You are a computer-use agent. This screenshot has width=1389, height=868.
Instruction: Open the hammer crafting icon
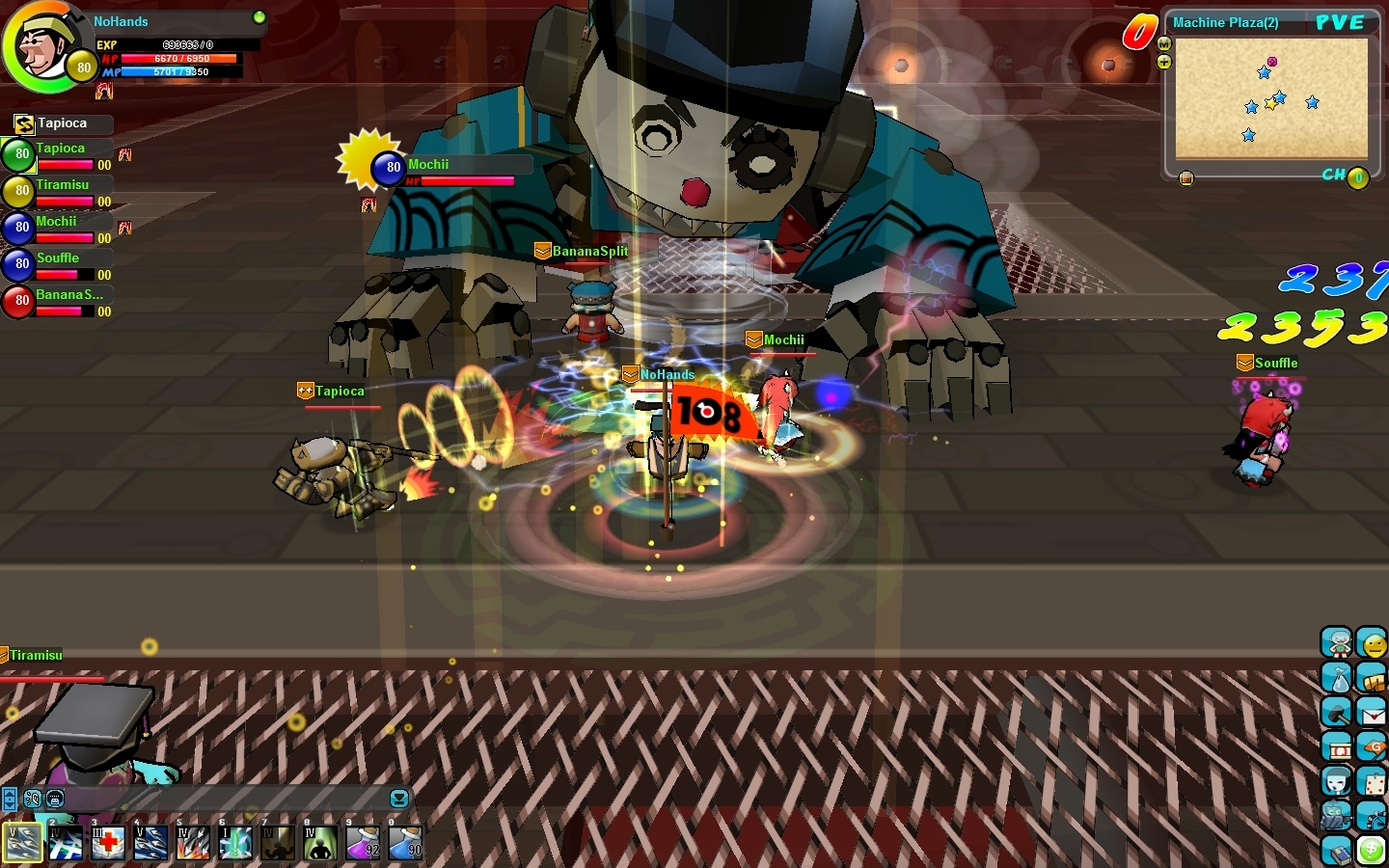(1336, 713)
